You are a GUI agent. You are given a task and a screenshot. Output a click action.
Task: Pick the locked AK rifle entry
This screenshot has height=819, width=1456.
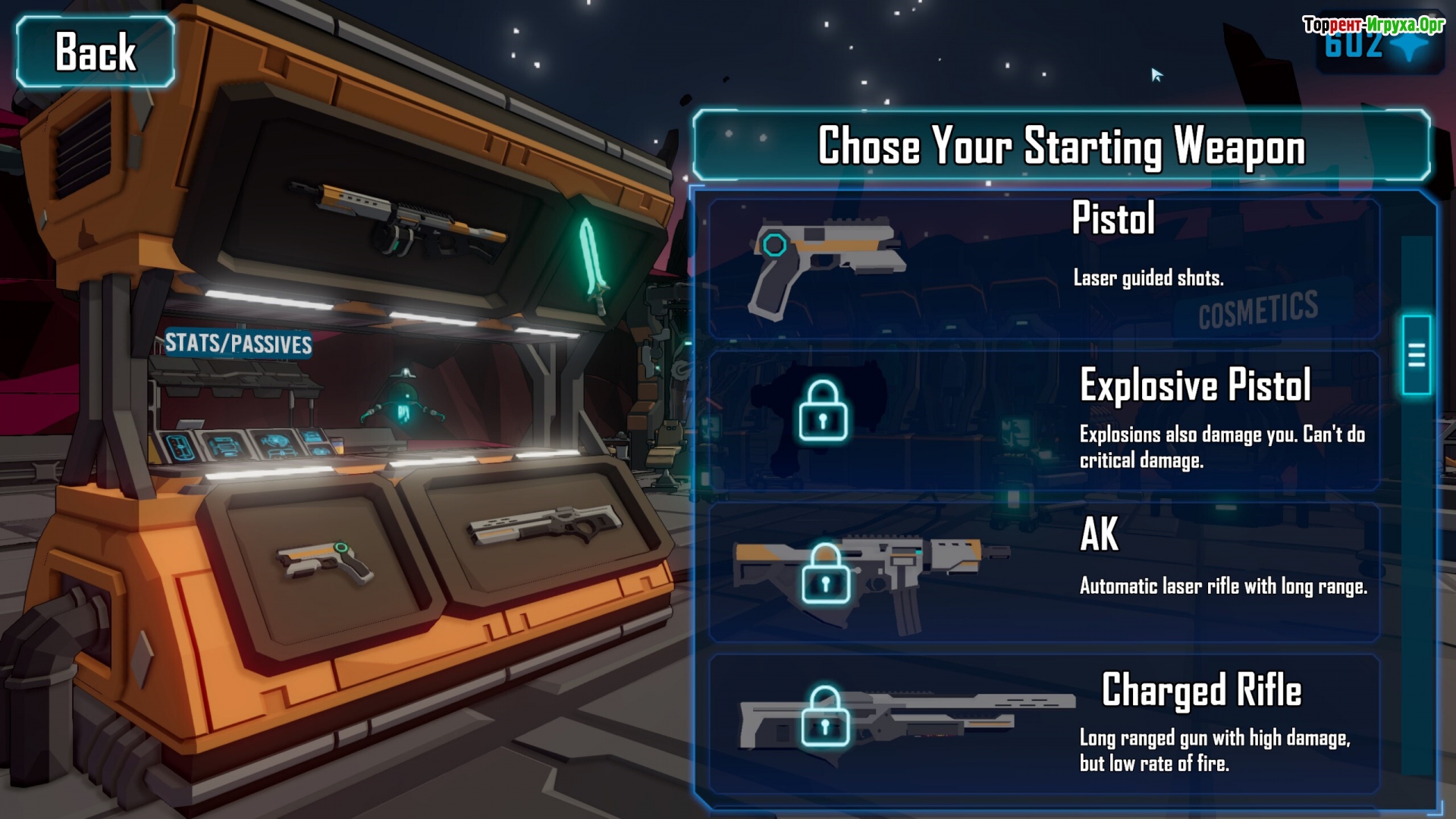(x=1043, y=572)
